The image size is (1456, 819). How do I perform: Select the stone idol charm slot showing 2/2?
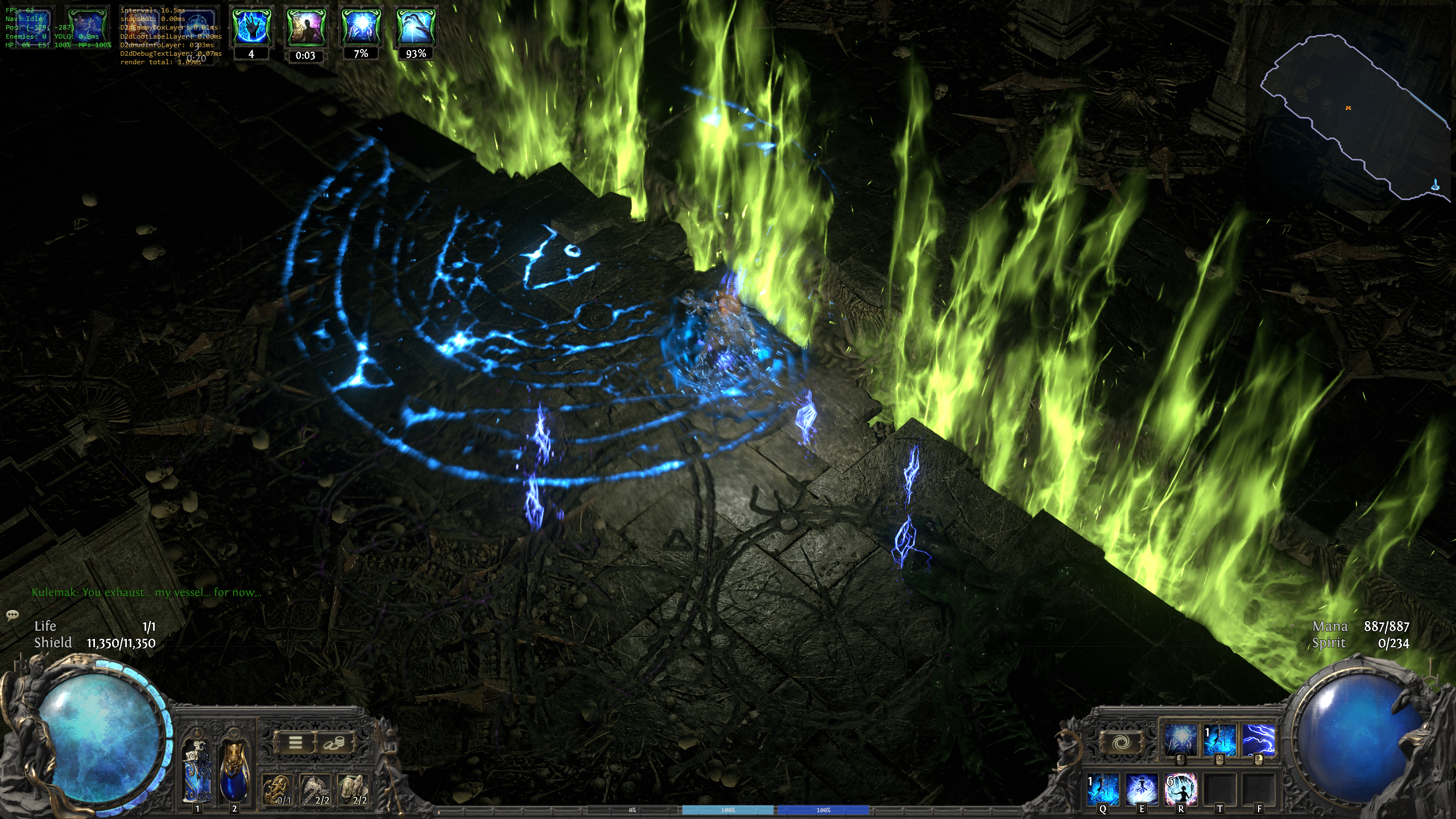(353, 790)
